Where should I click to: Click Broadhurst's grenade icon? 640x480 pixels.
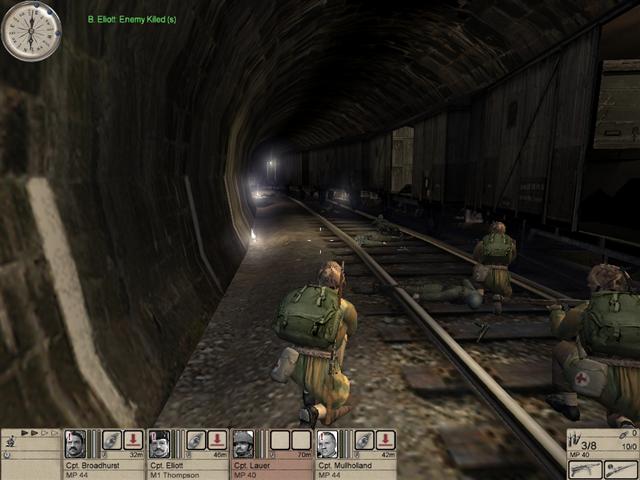click(x=111, y=440)
